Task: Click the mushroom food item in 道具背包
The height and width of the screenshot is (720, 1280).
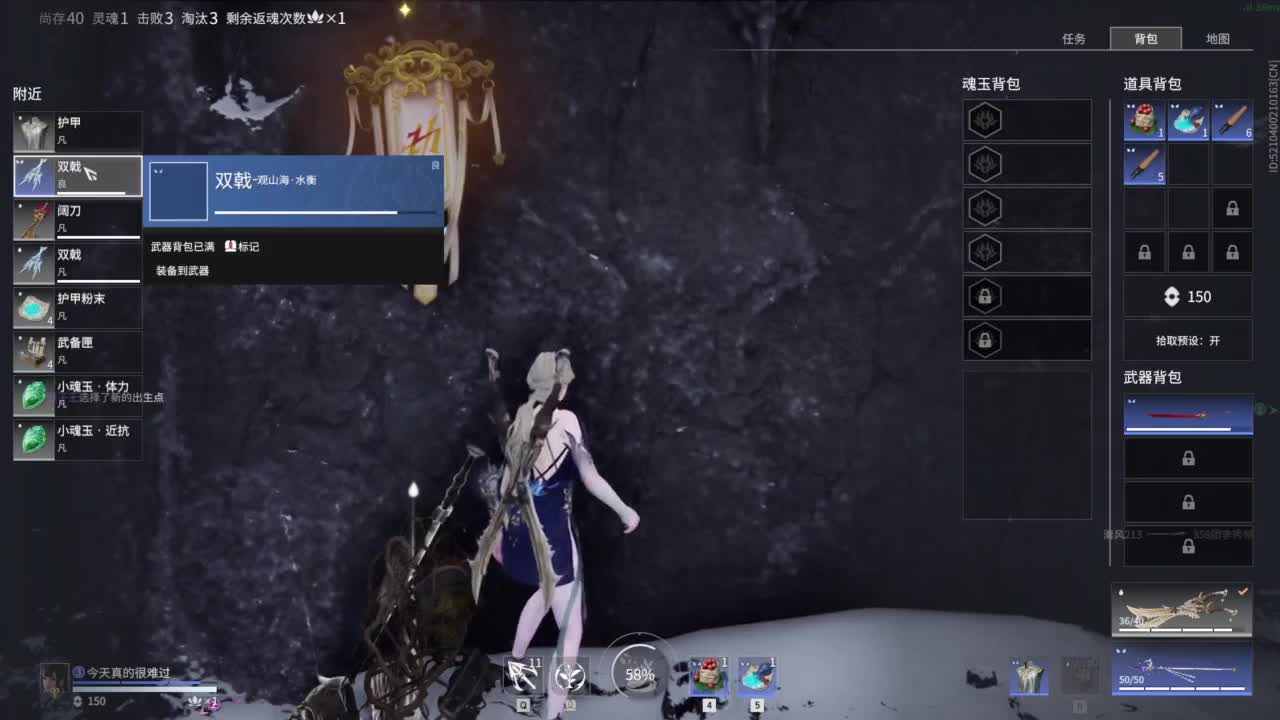Action: [1143, 119]
